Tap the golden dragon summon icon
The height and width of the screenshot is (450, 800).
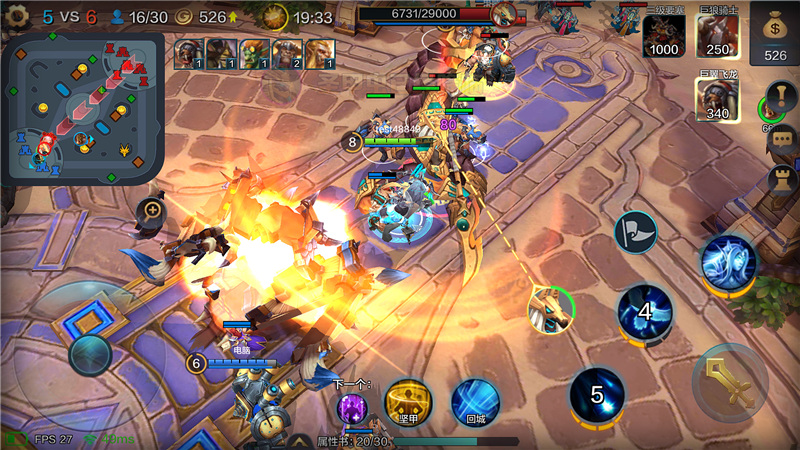coord(552,309)
